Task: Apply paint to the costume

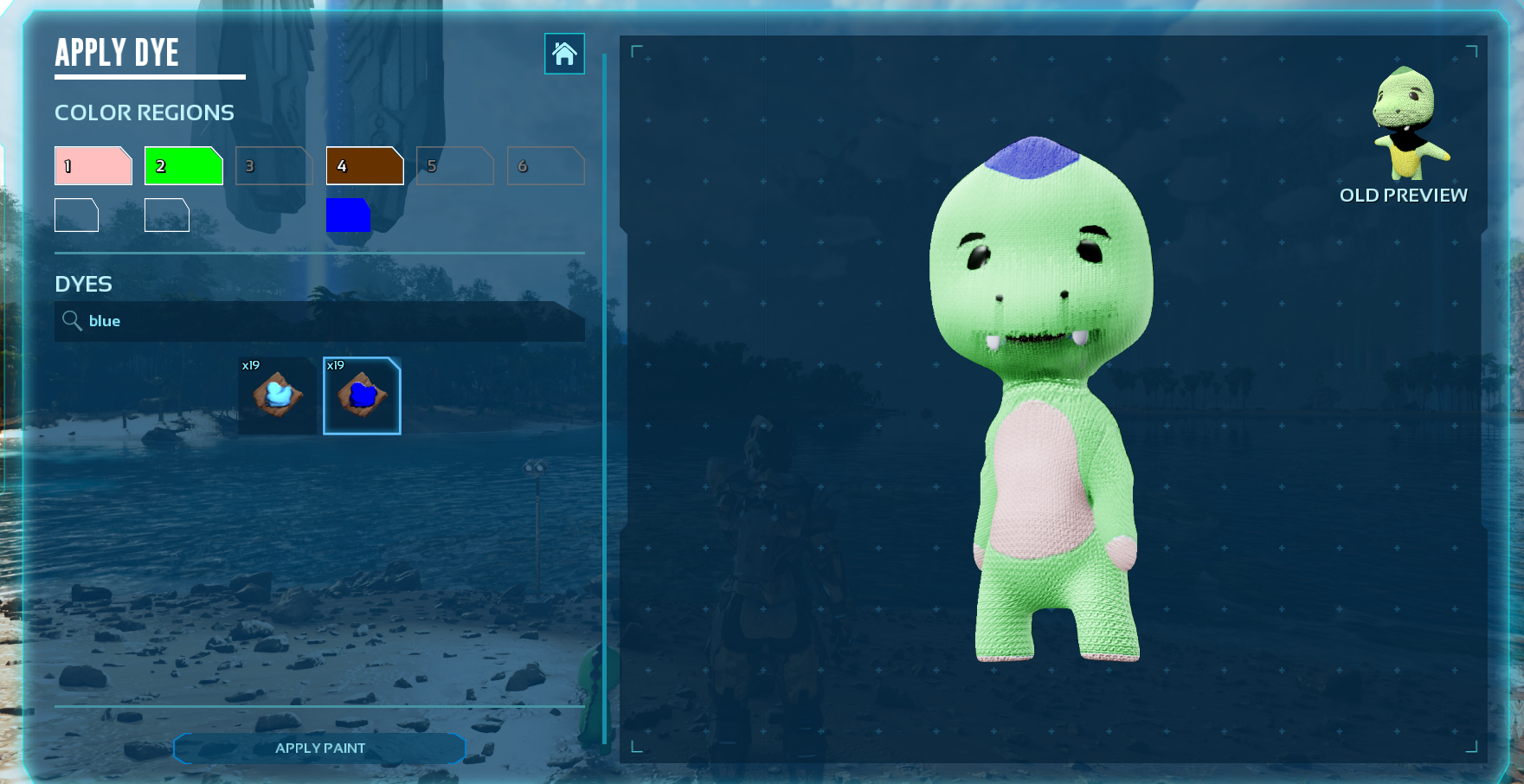Action: 320,748
